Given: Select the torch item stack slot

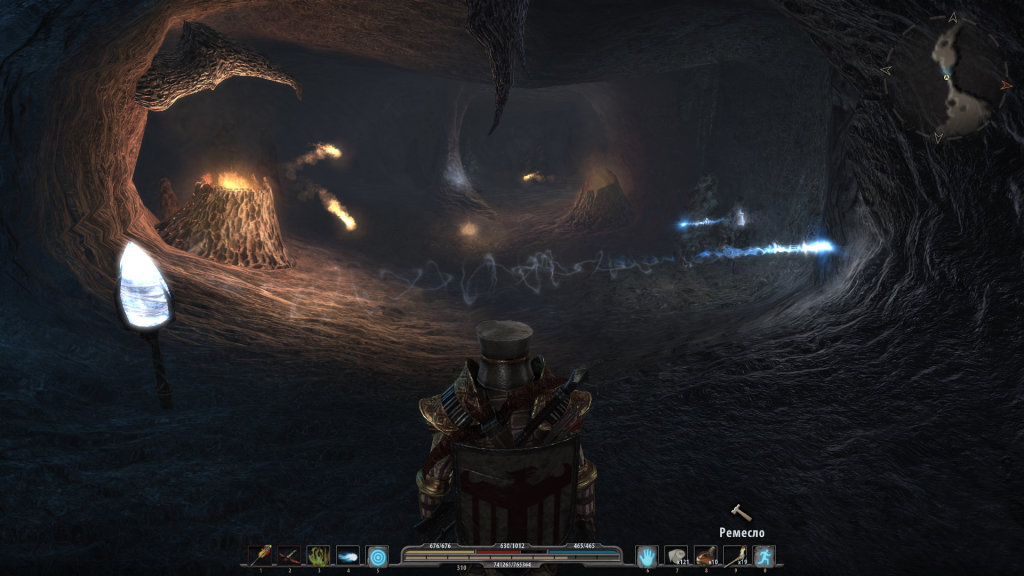Looking at the screenshot, I should click(x=735, y=555).
